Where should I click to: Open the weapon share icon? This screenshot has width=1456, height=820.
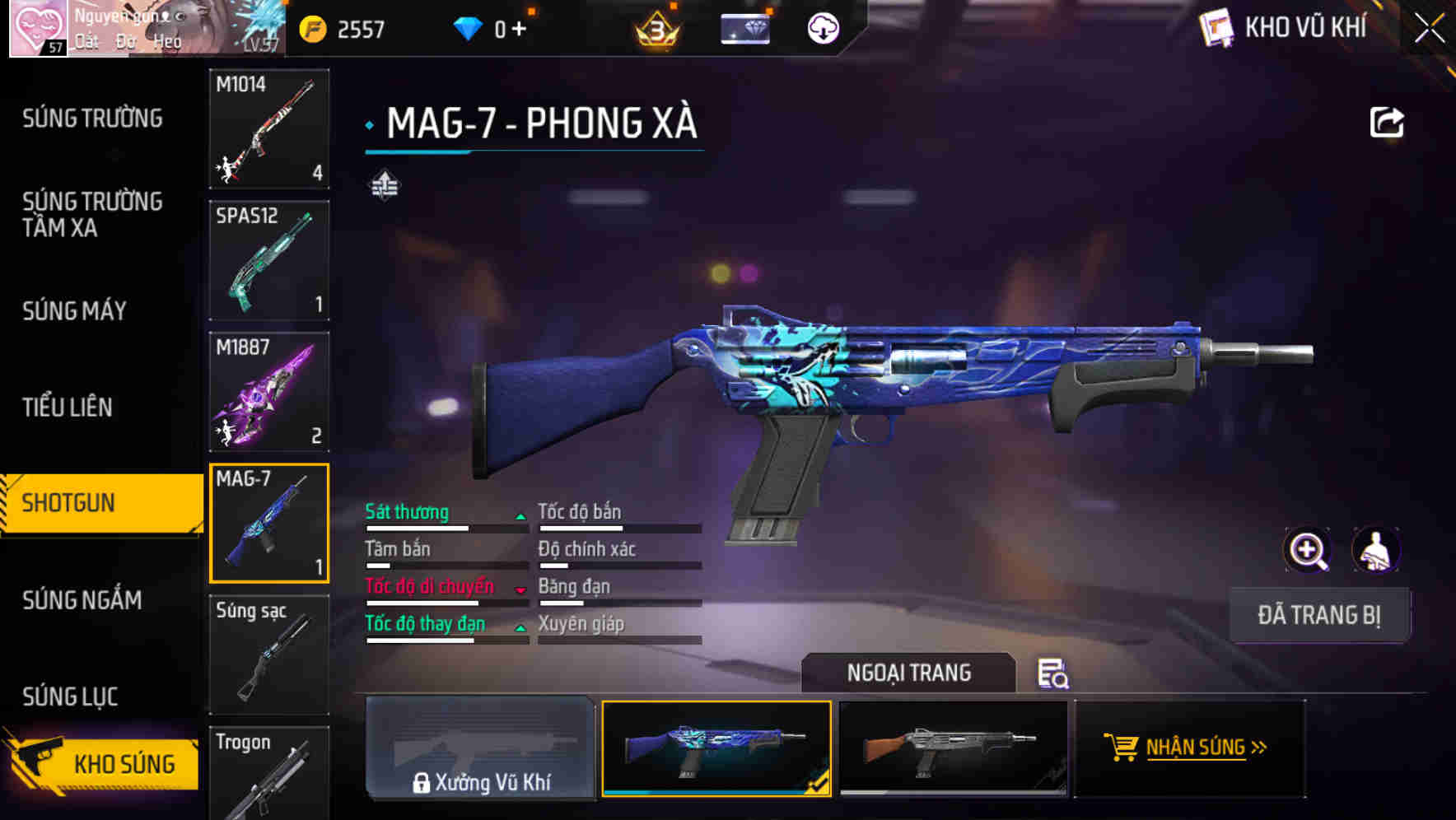pos(1387,121)
